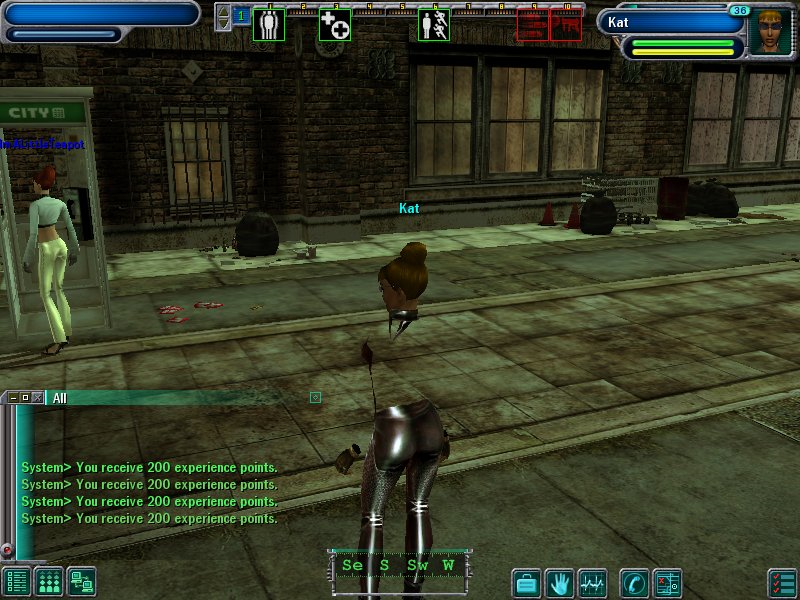800x600 pixels.
Task: Close the chat window
Action: (x=38, y=397)
